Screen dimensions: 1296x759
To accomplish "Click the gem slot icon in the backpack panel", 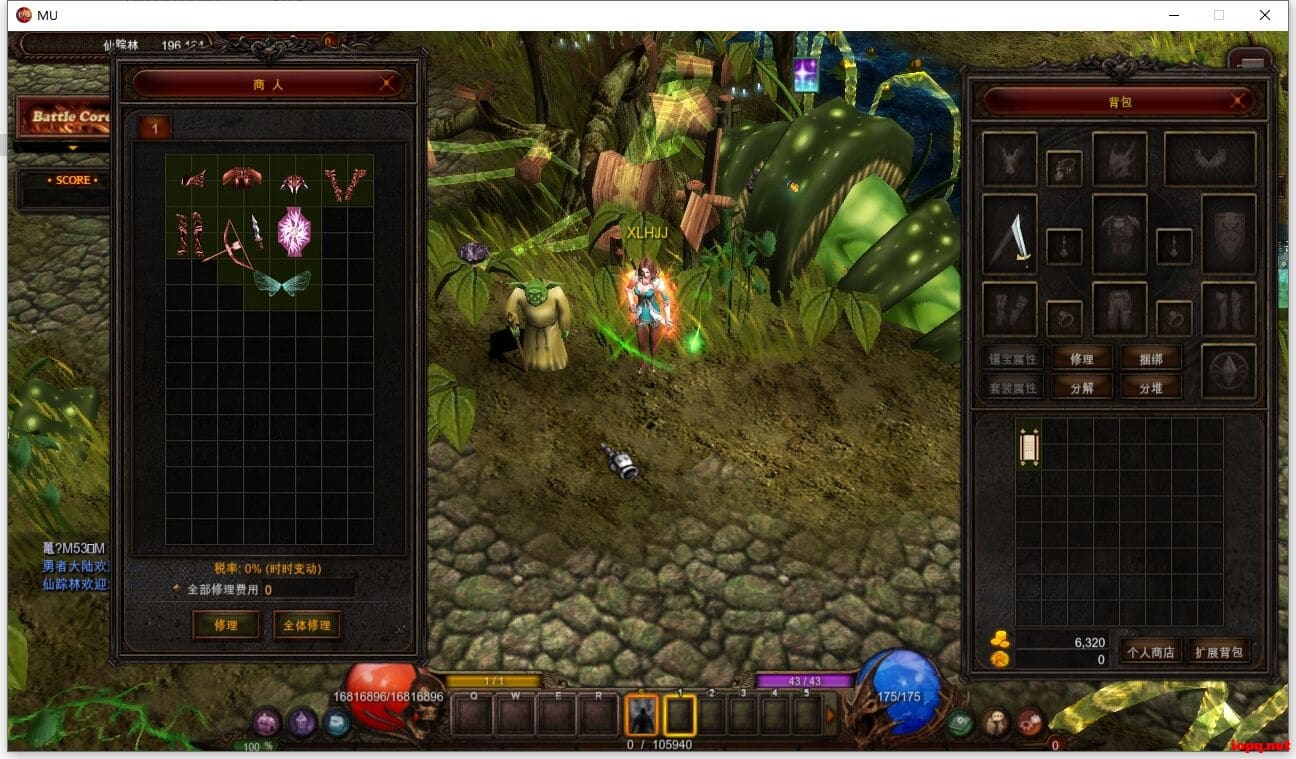I will click(x=1229, y=372).
